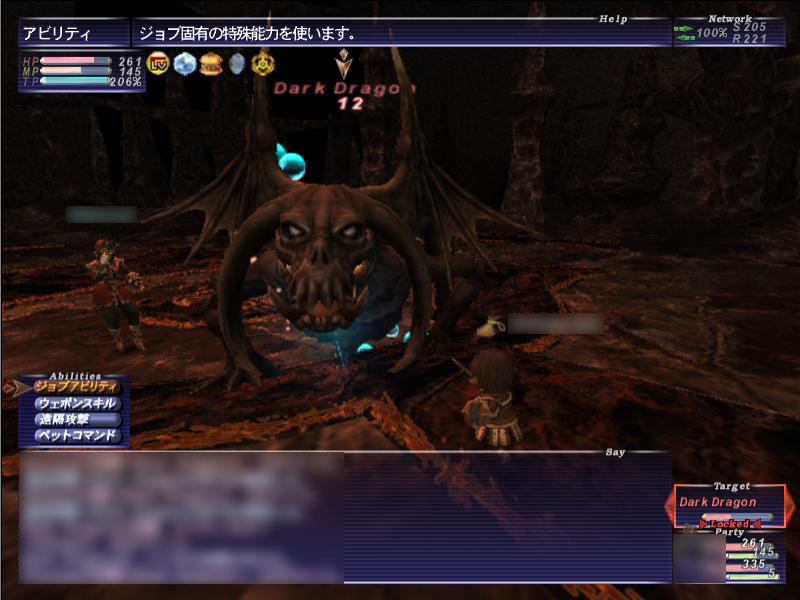Select the pale blue ice crystal status icon
This screenshot has height=600, width=800.
click(x=184, y=64)
